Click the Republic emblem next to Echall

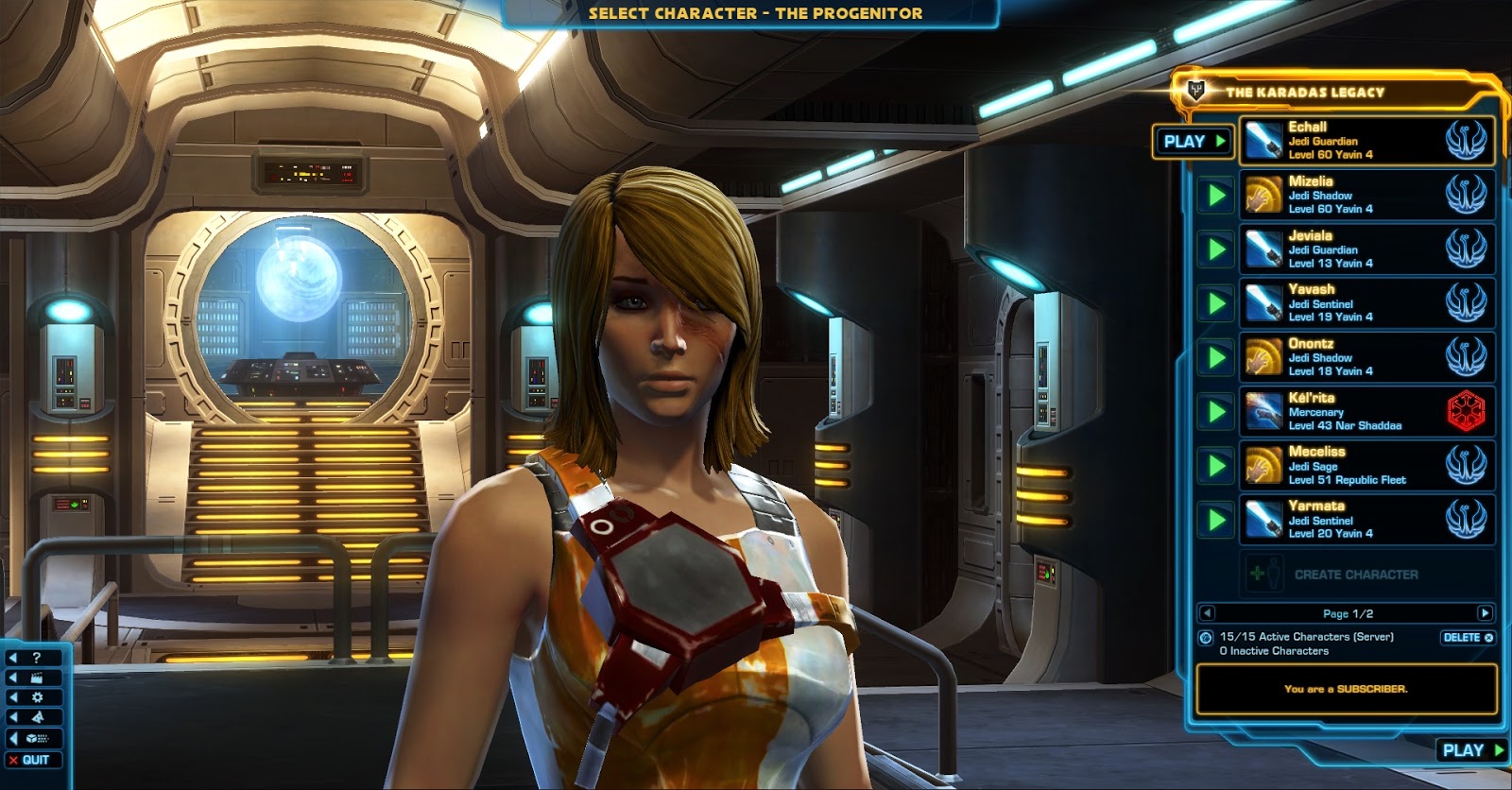point(1465,139)
